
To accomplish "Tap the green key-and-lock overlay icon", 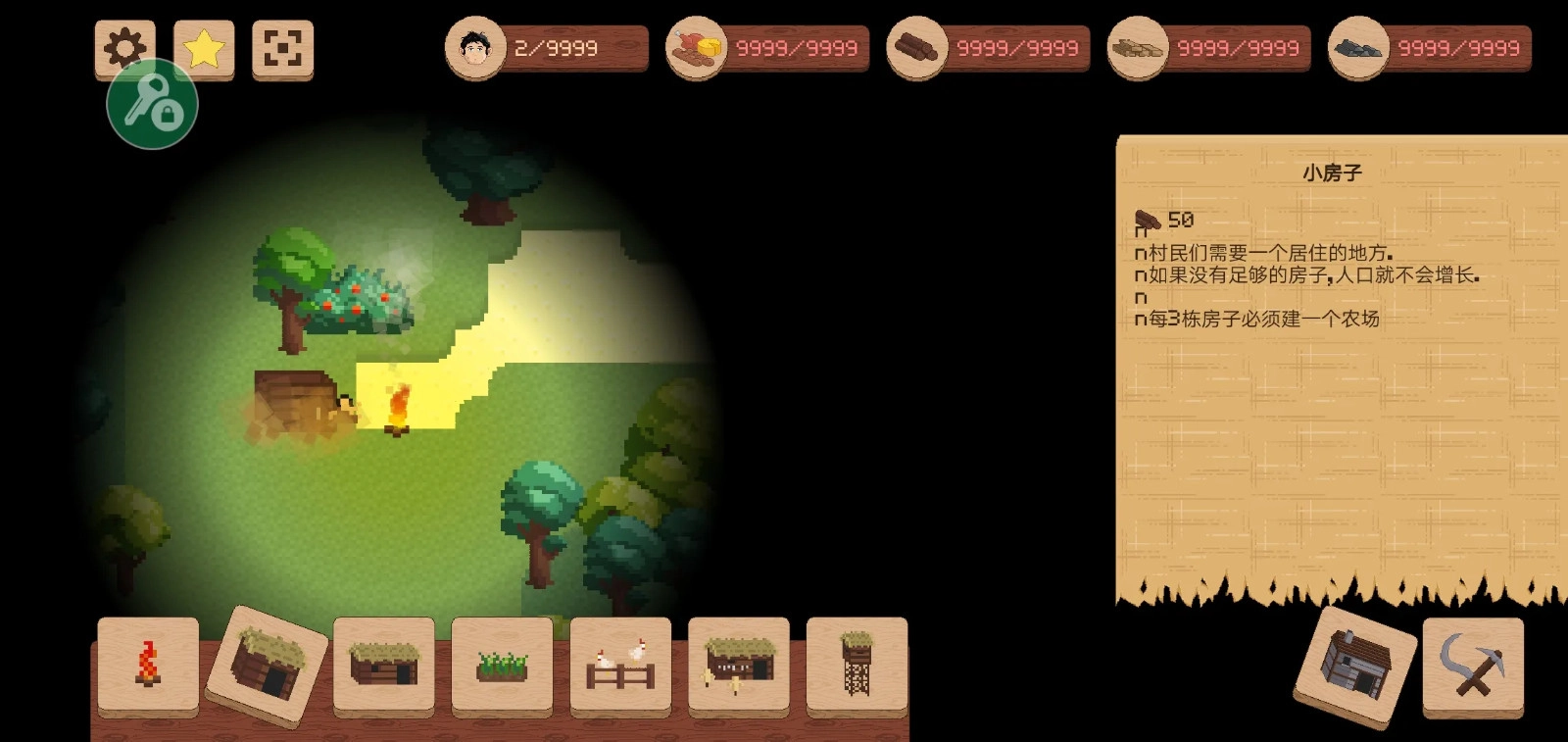I will point(153,104).
